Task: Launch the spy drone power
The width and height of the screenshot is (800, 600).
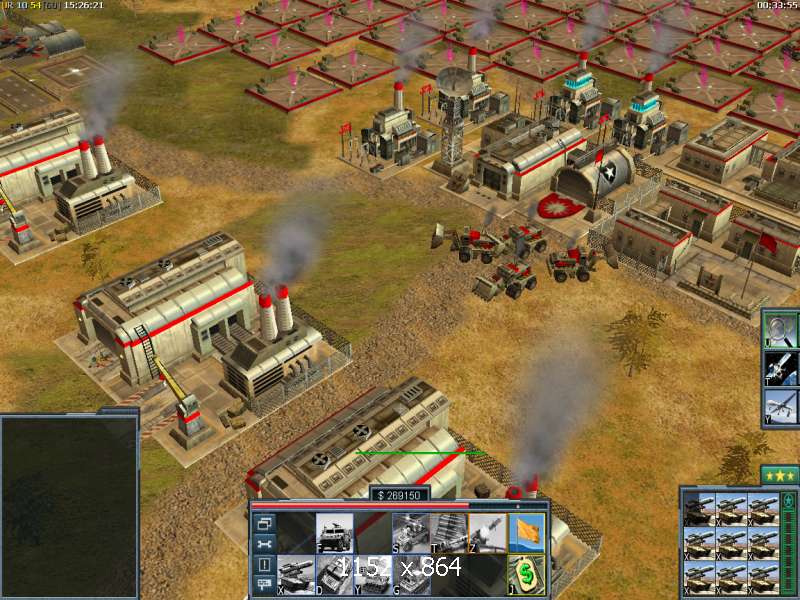Action: (x=781, y=406)
